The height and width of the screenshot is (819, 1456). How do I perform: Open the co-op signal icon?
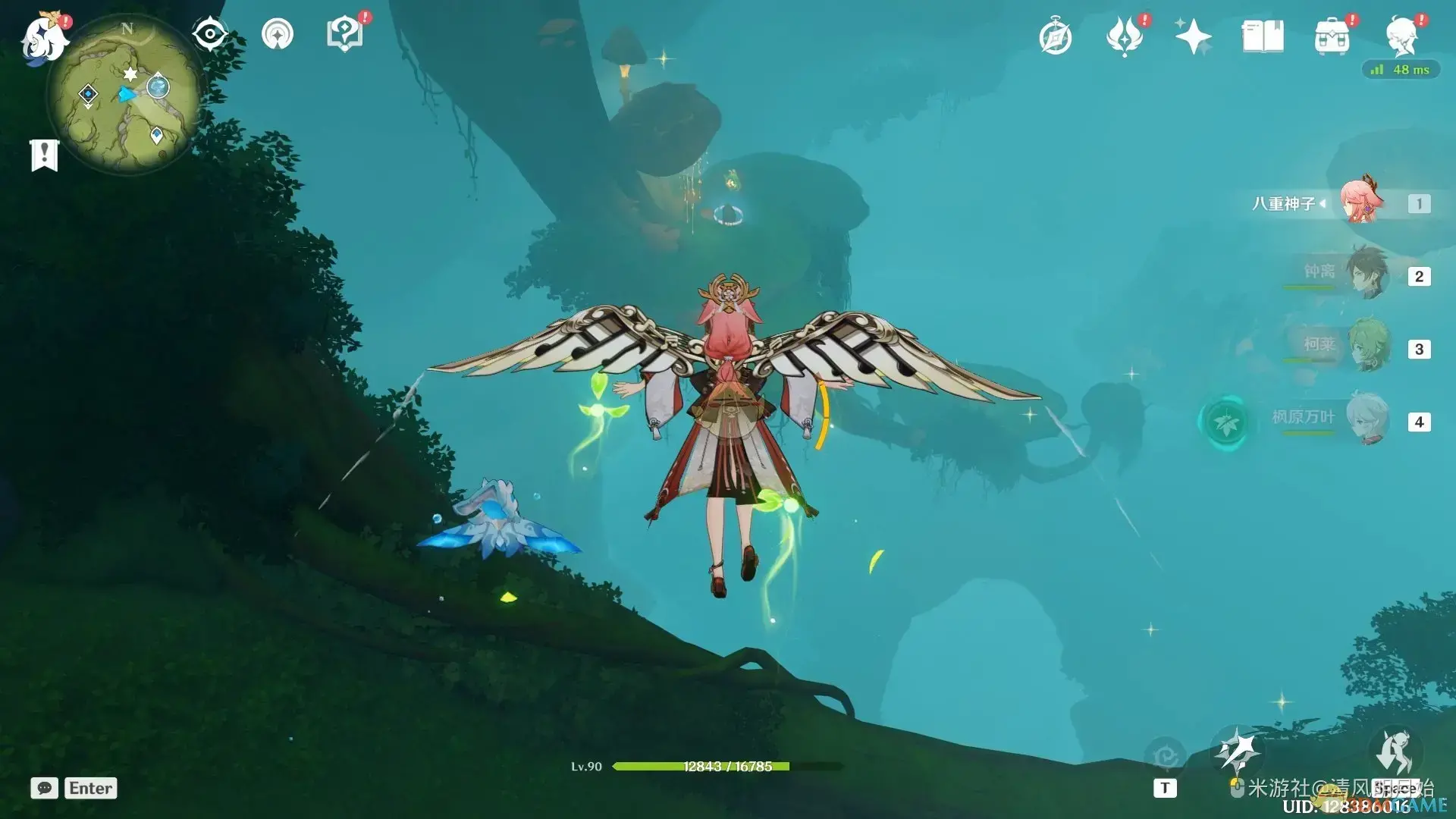pos(278,34)
